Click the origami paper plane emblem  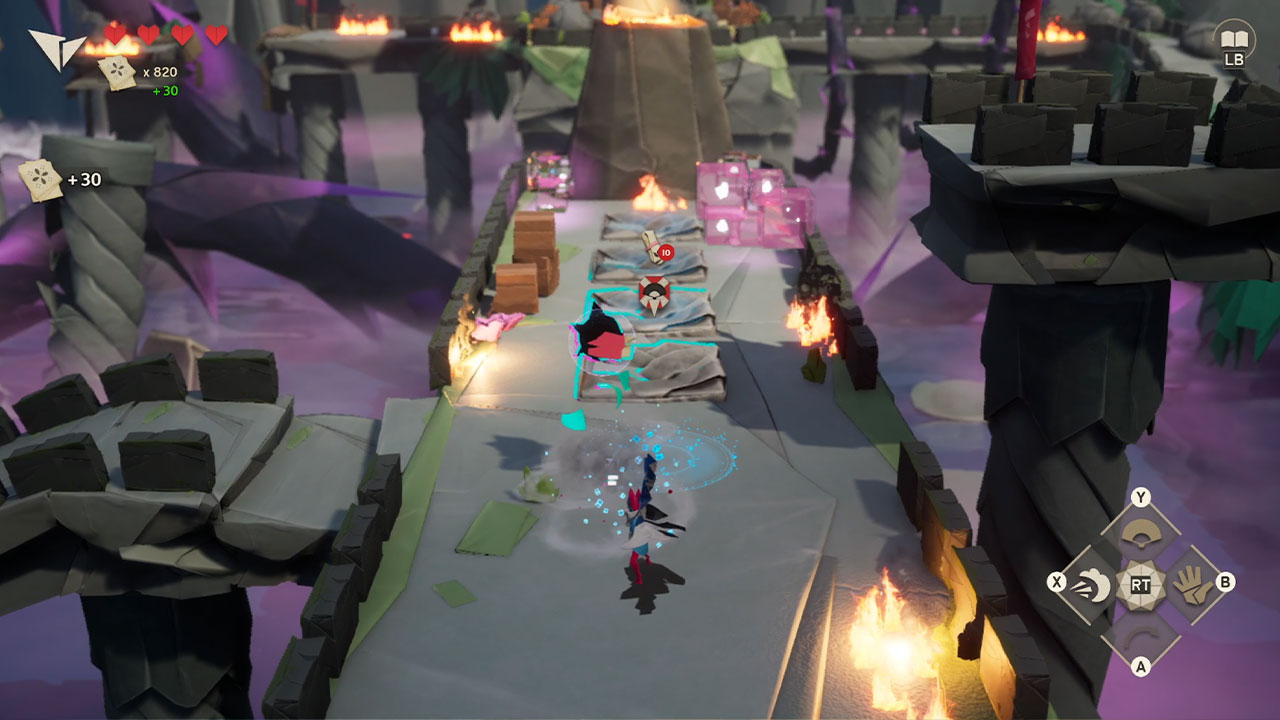coord(55,47)
